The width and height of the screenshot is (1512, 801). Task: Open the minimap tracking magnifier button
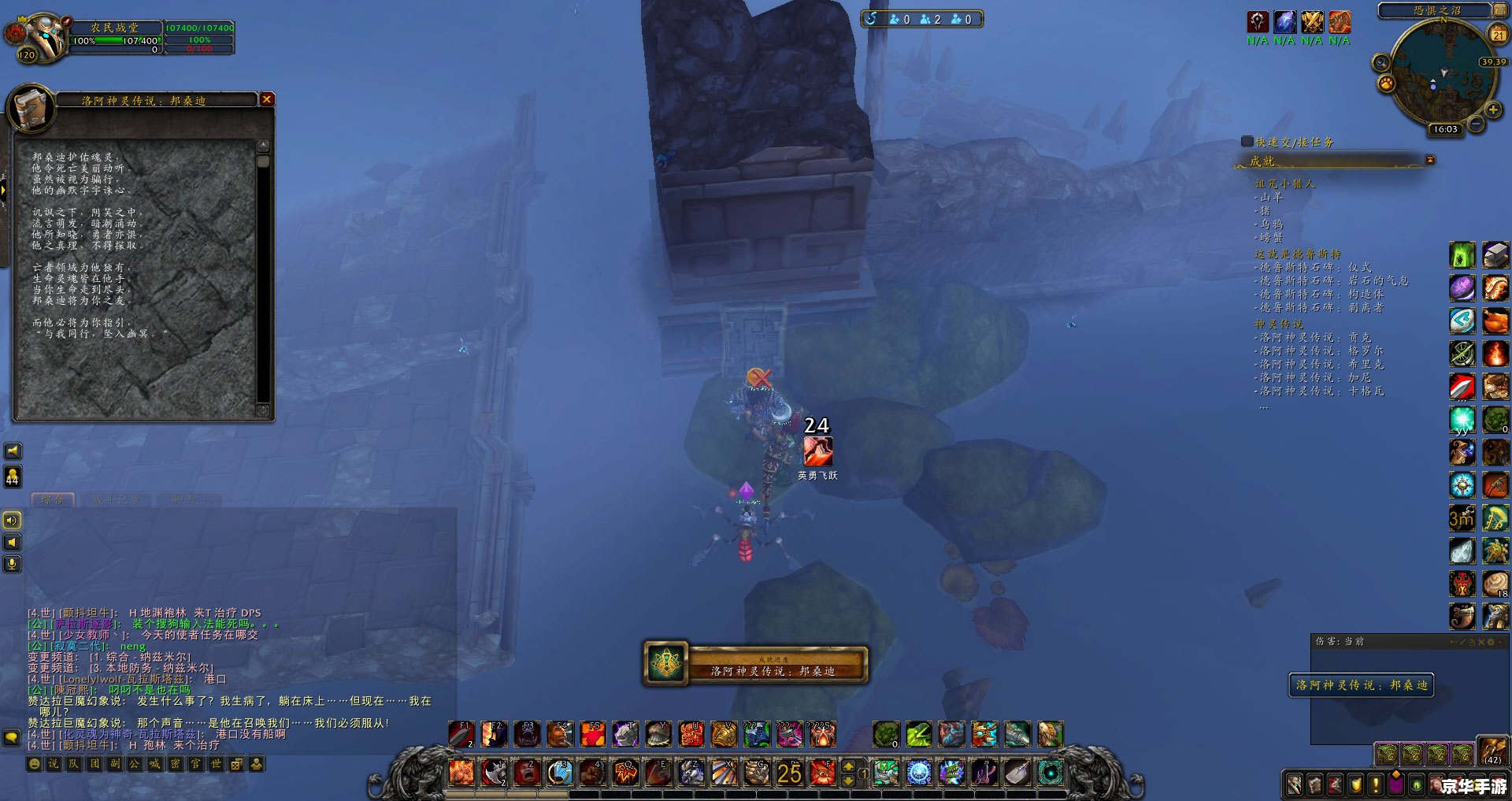(1380, 62)
